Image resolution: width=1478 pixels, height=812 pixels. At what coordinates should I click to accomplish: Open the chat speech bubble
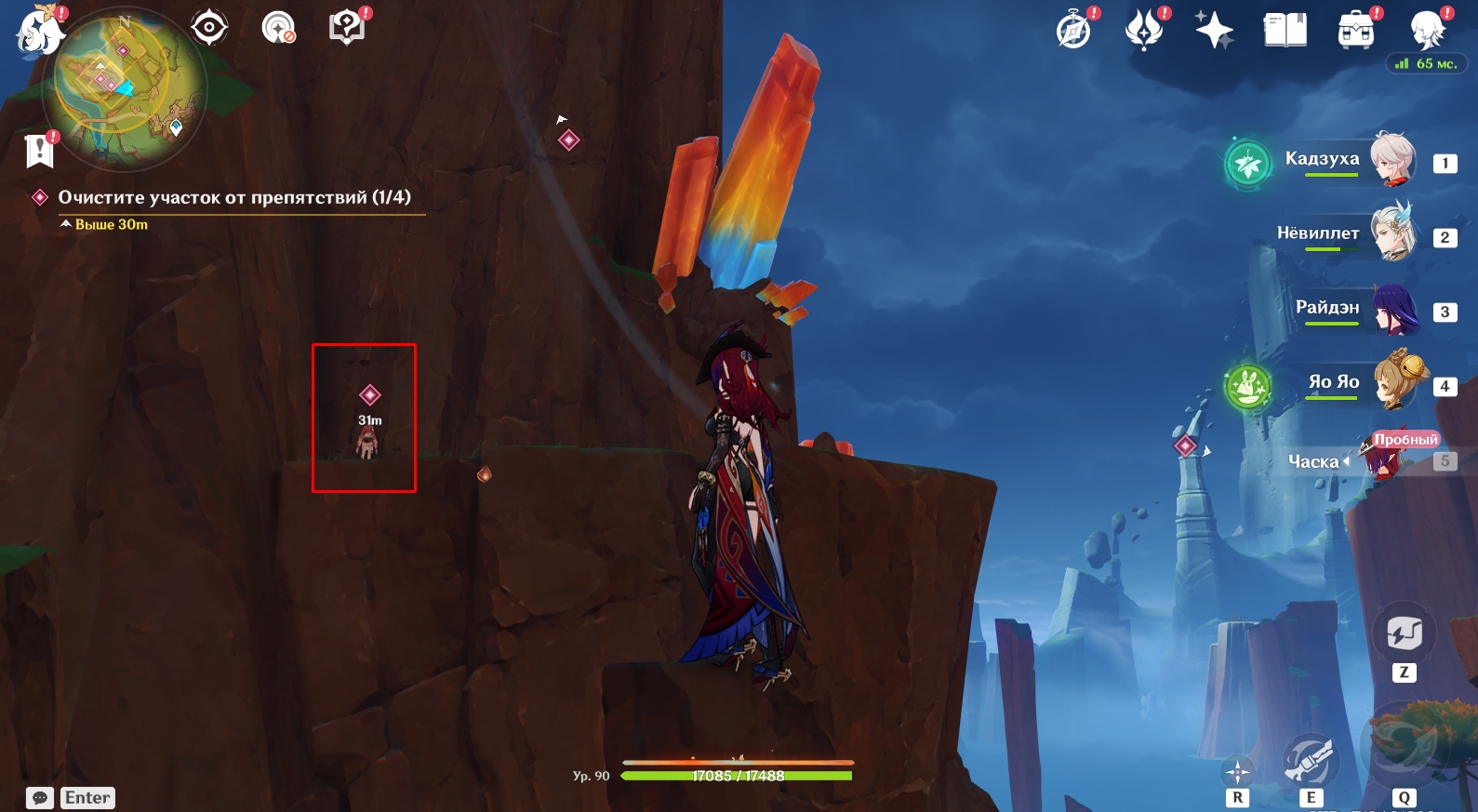pyautogui.click(x=40, y=798)
